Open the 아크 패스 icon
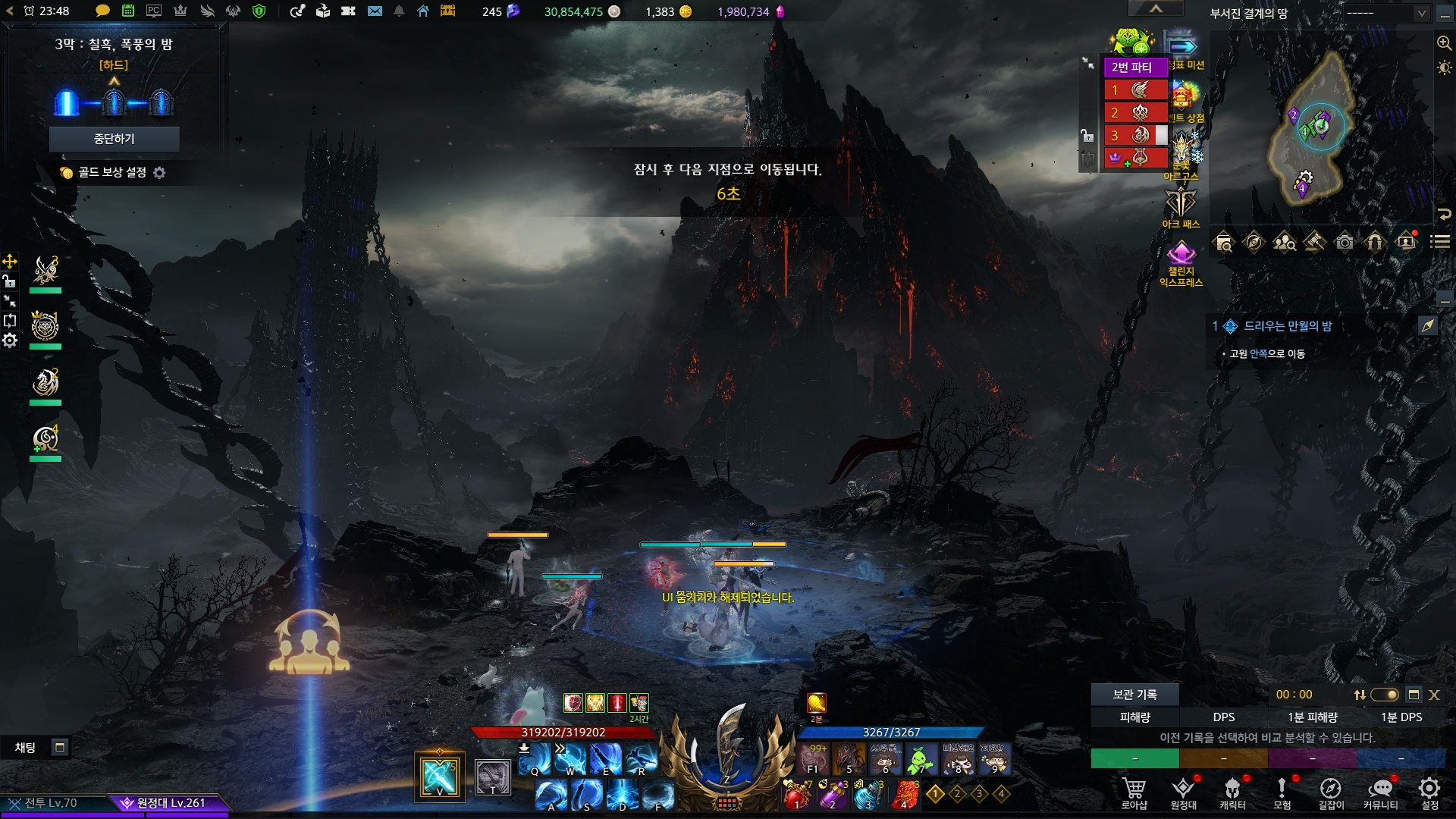Screen dimensions: 1456x819 (x=1181, y=206)
